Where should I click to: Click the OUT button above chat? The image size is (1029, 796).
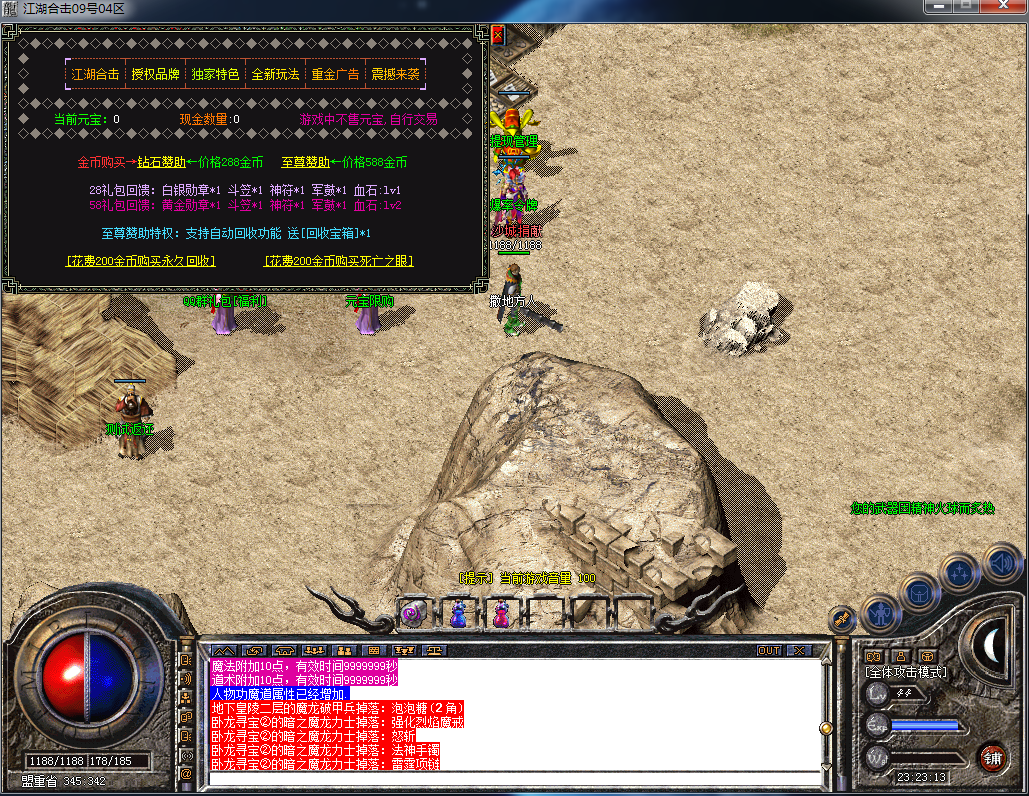(769, 650)
